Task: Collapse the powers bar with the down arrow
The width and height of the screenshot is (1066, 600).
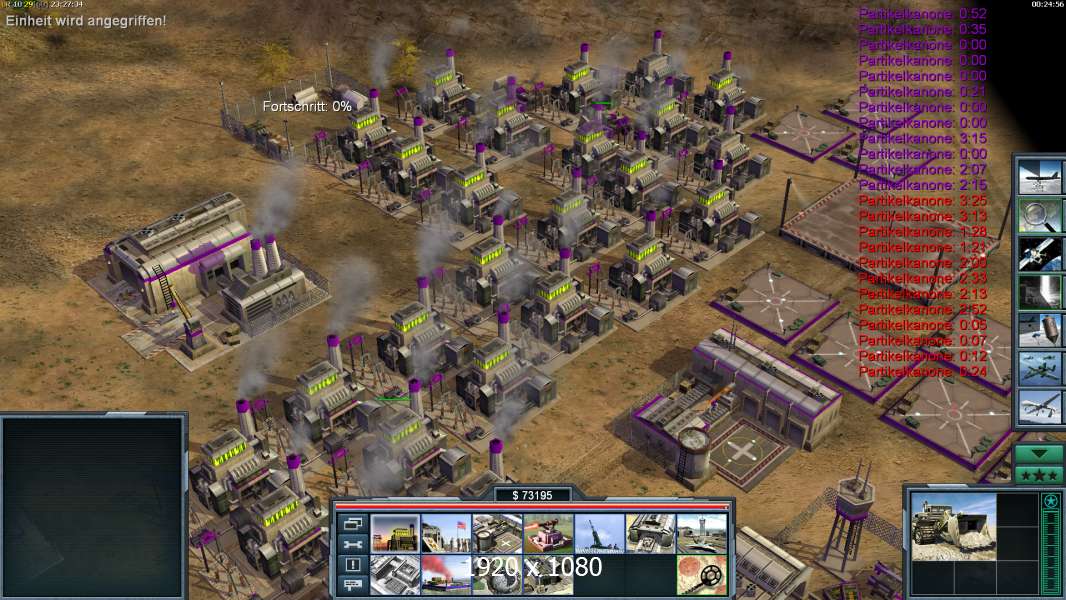Action: [1039, 454]
